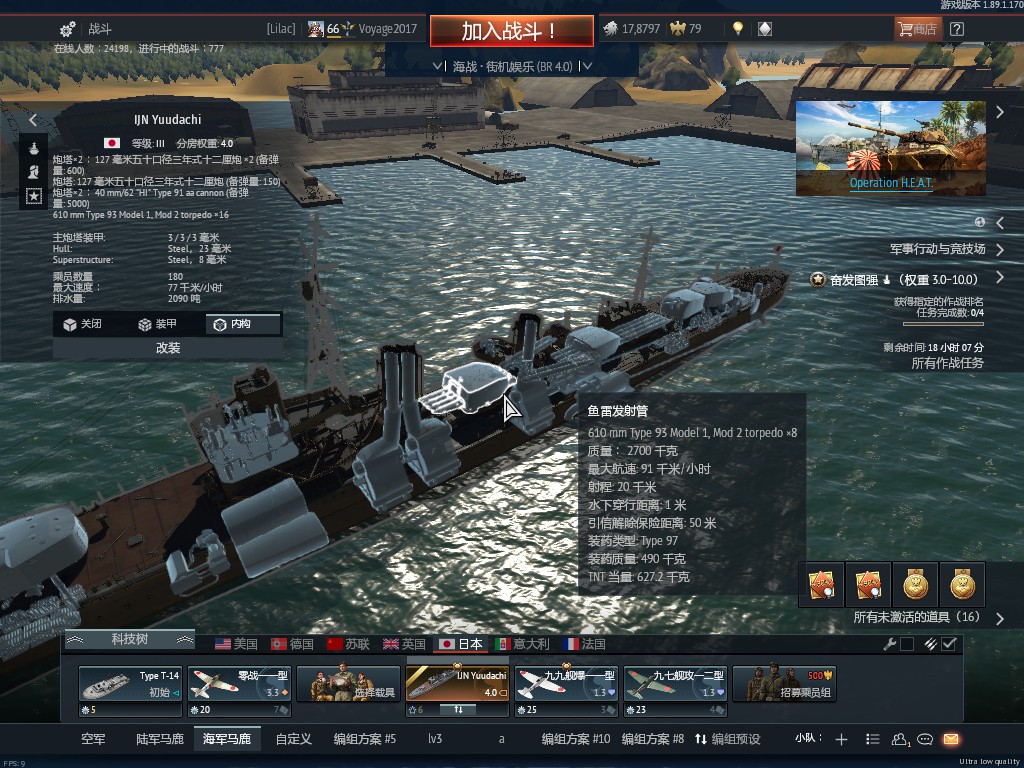Image resolution: width=1024 pixels, height=768 pixels.
Task: Select the IJN Yuudachi vehicle slot
Action: (x=457, y=685)
